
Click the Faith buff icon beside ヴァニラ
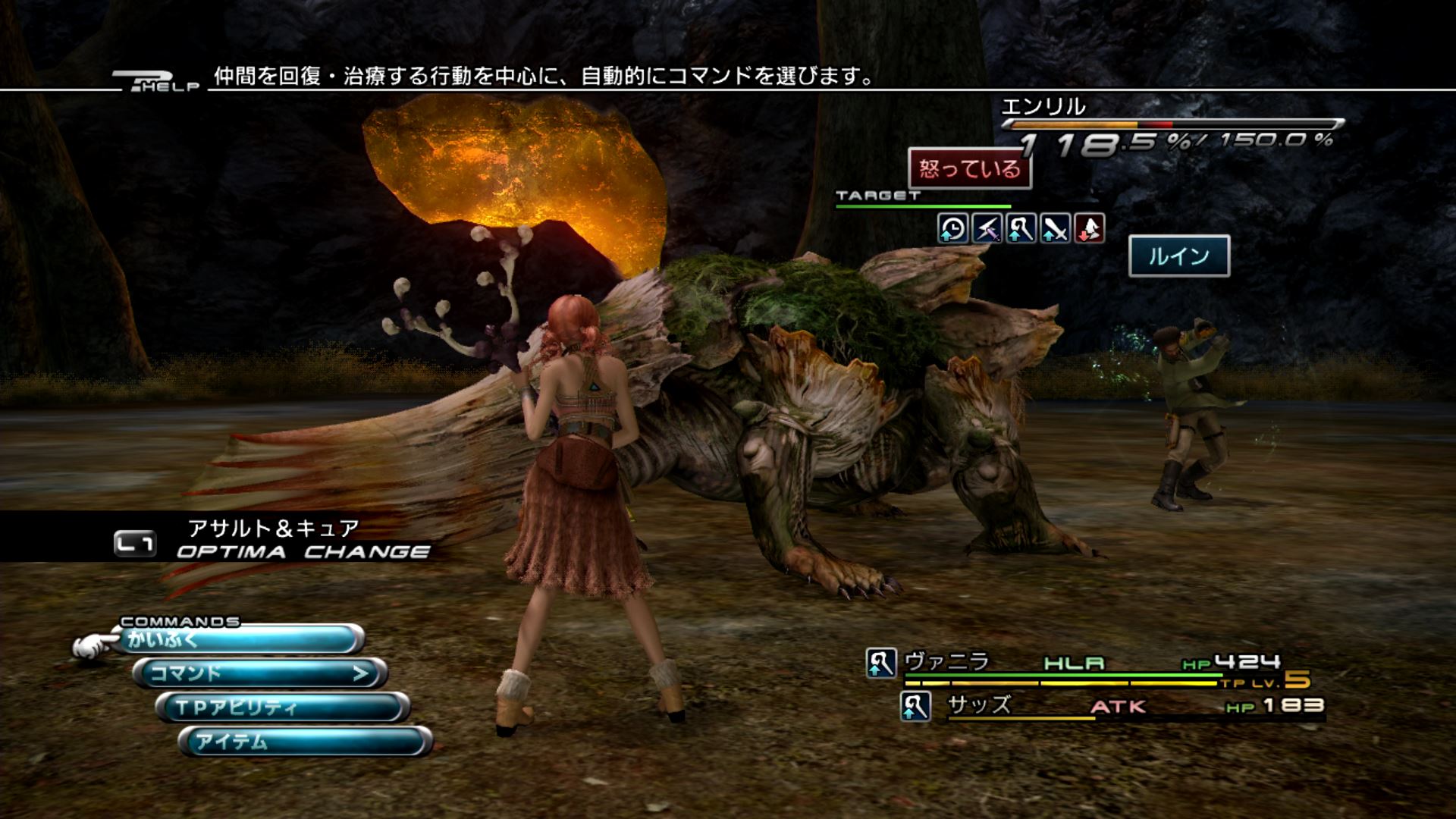[881, 663]
